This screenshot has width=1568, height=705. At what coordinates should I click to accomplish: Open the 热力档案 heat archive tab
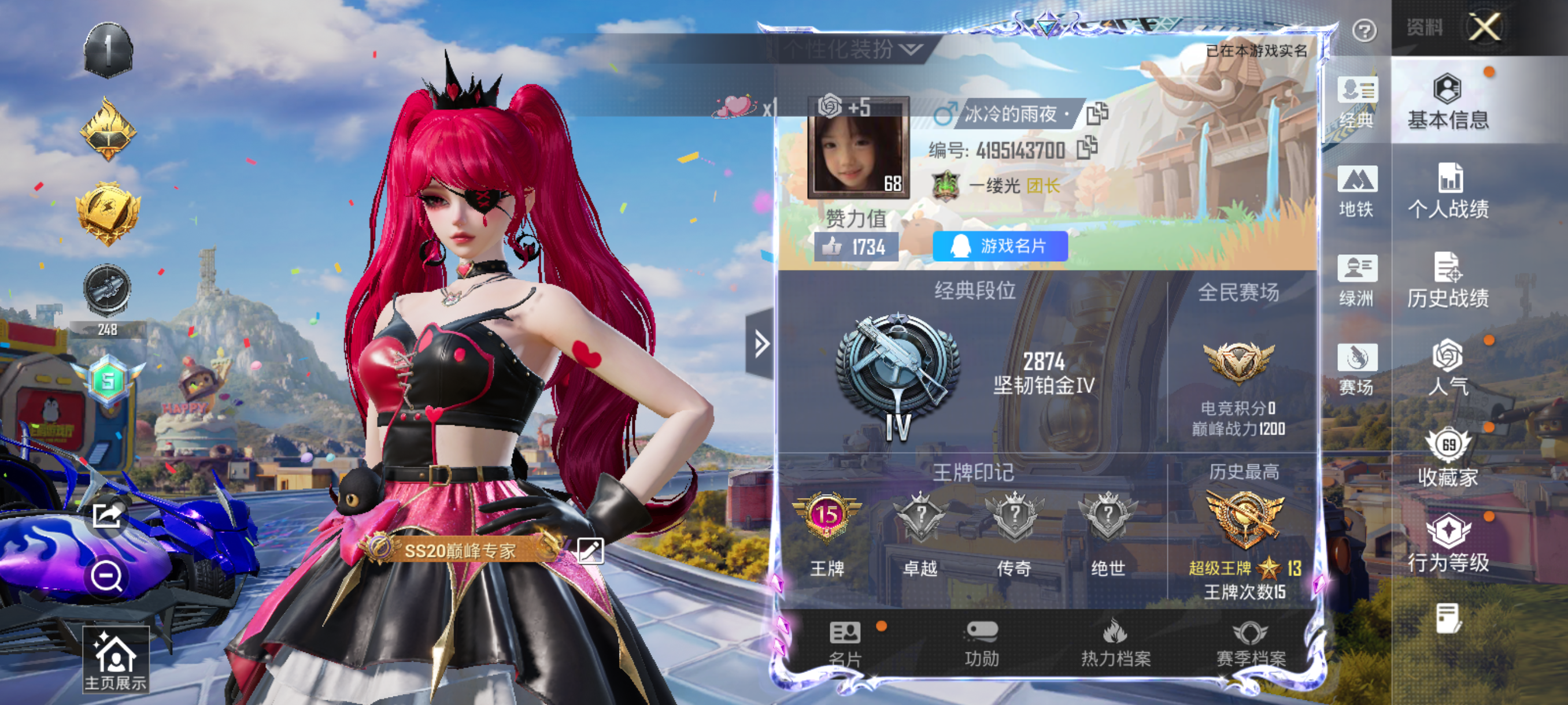click(x=1115, y=644)
